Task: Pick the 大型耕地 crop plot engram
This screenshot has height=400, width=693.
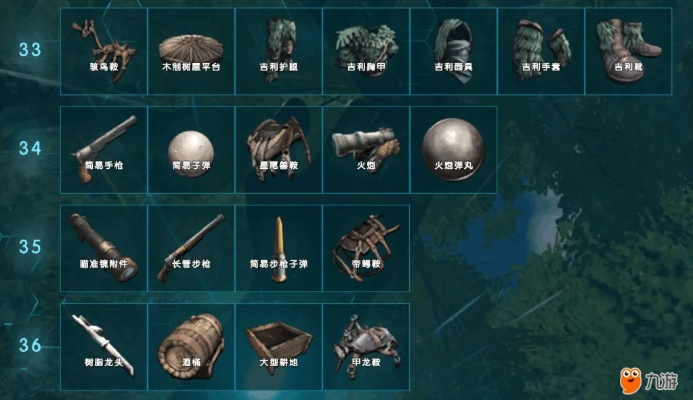Action: click(x=279, y=346)
